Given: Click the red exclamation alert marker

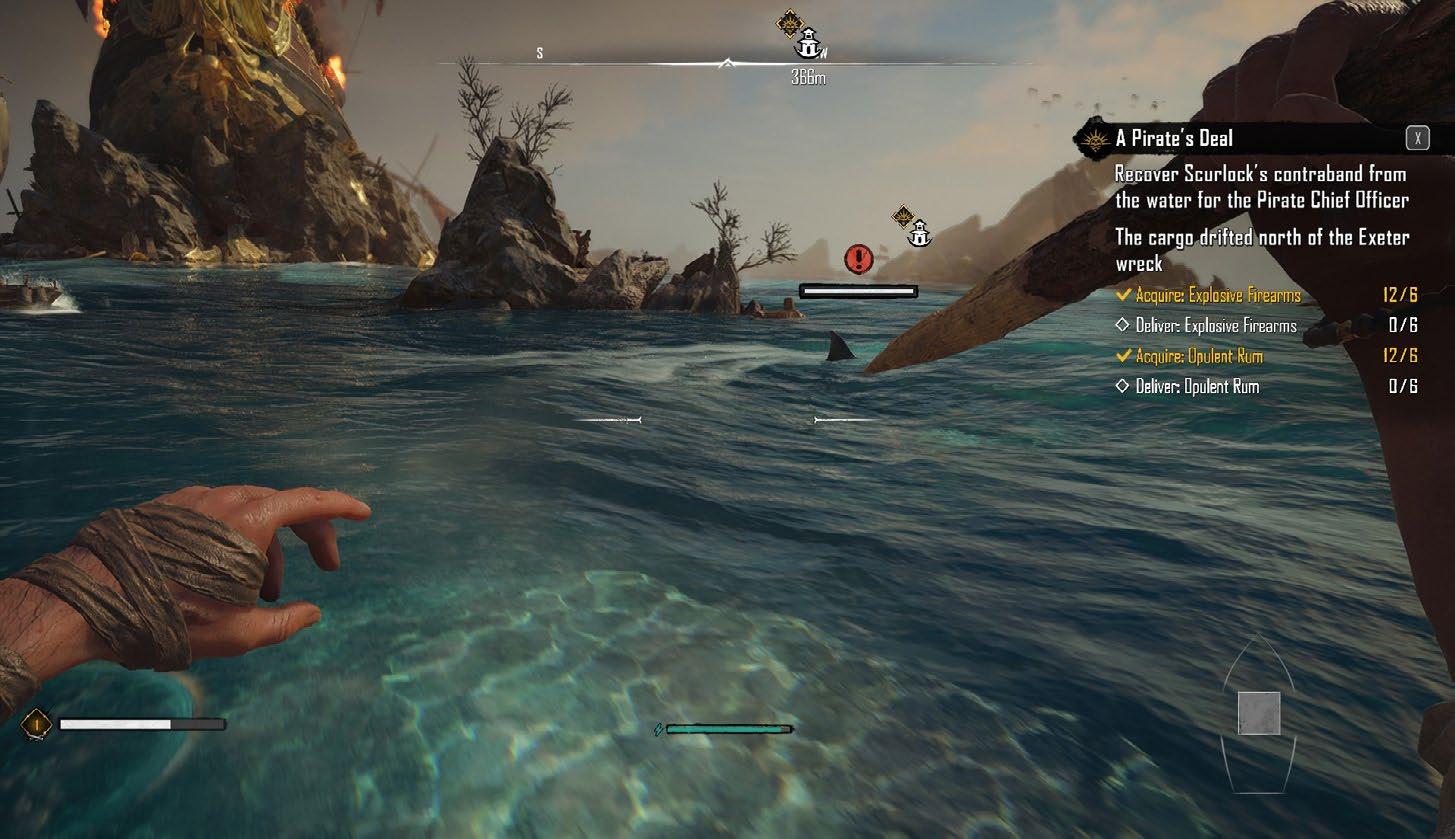Looking at the screenshot, I should (x=858, y=259).
